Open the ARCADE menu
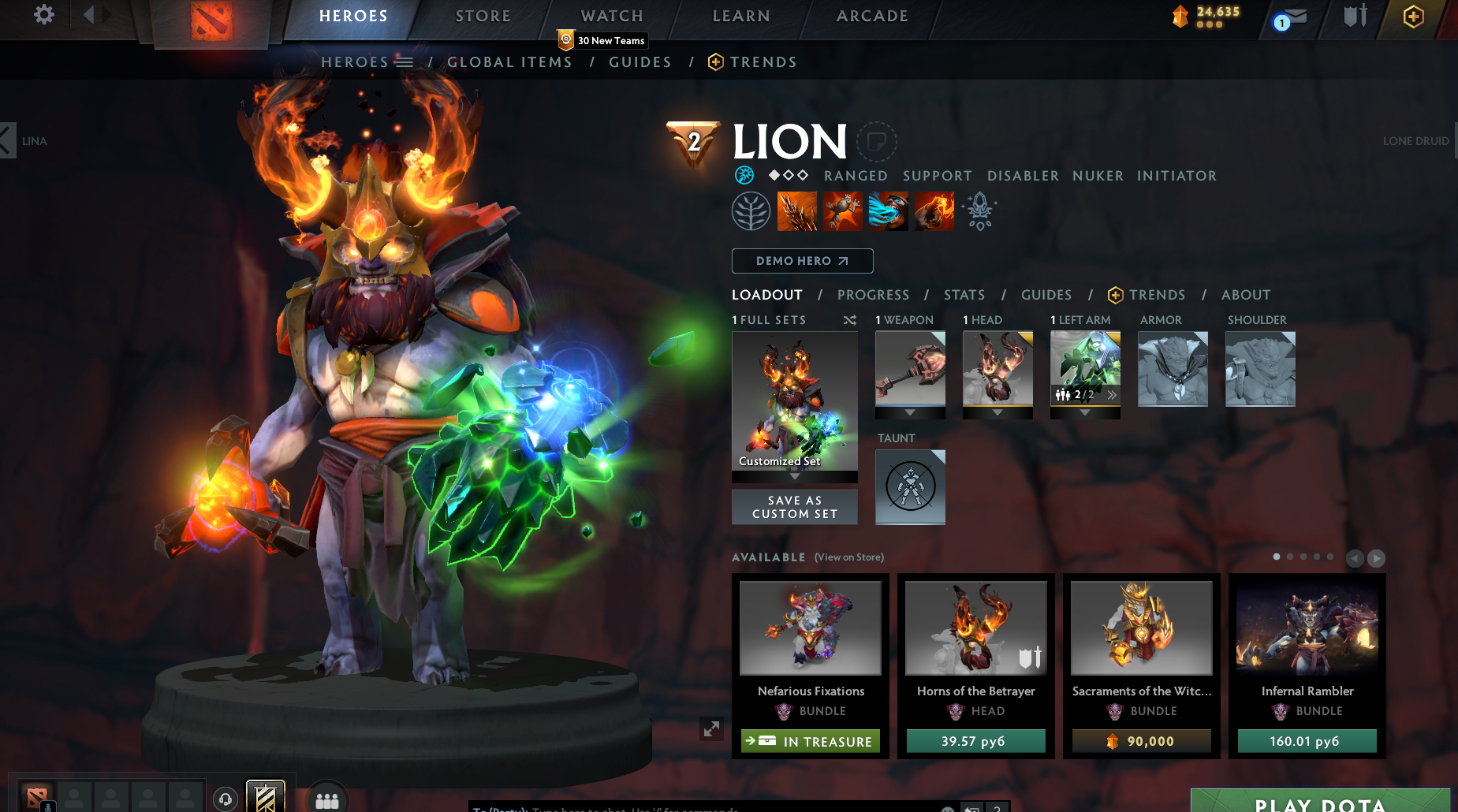The width and height of the screenshot is (1458, 812). [870, 16]
